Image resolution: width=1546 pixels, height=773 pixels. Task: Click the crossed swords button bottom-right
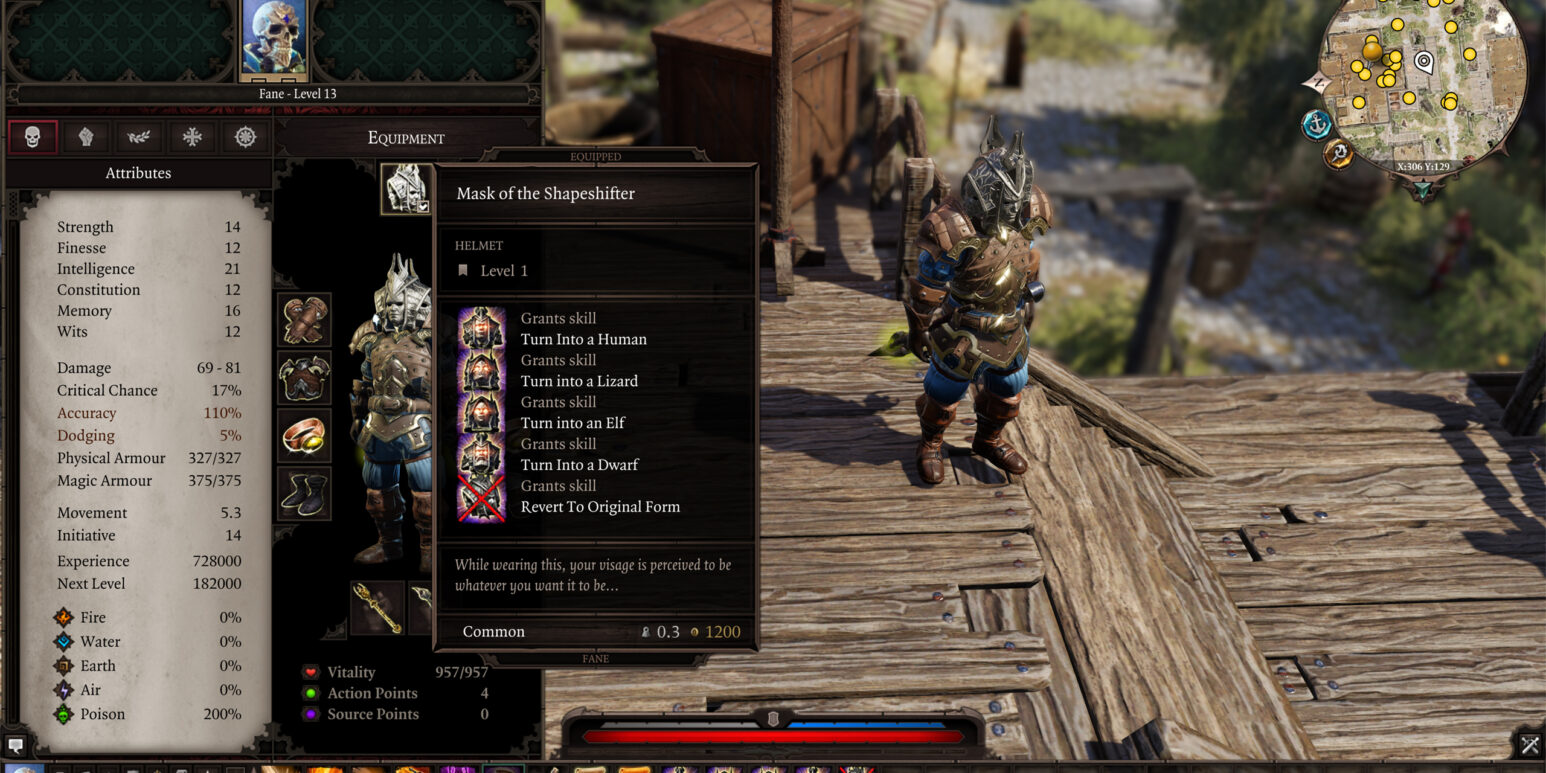coord(1529,745)
